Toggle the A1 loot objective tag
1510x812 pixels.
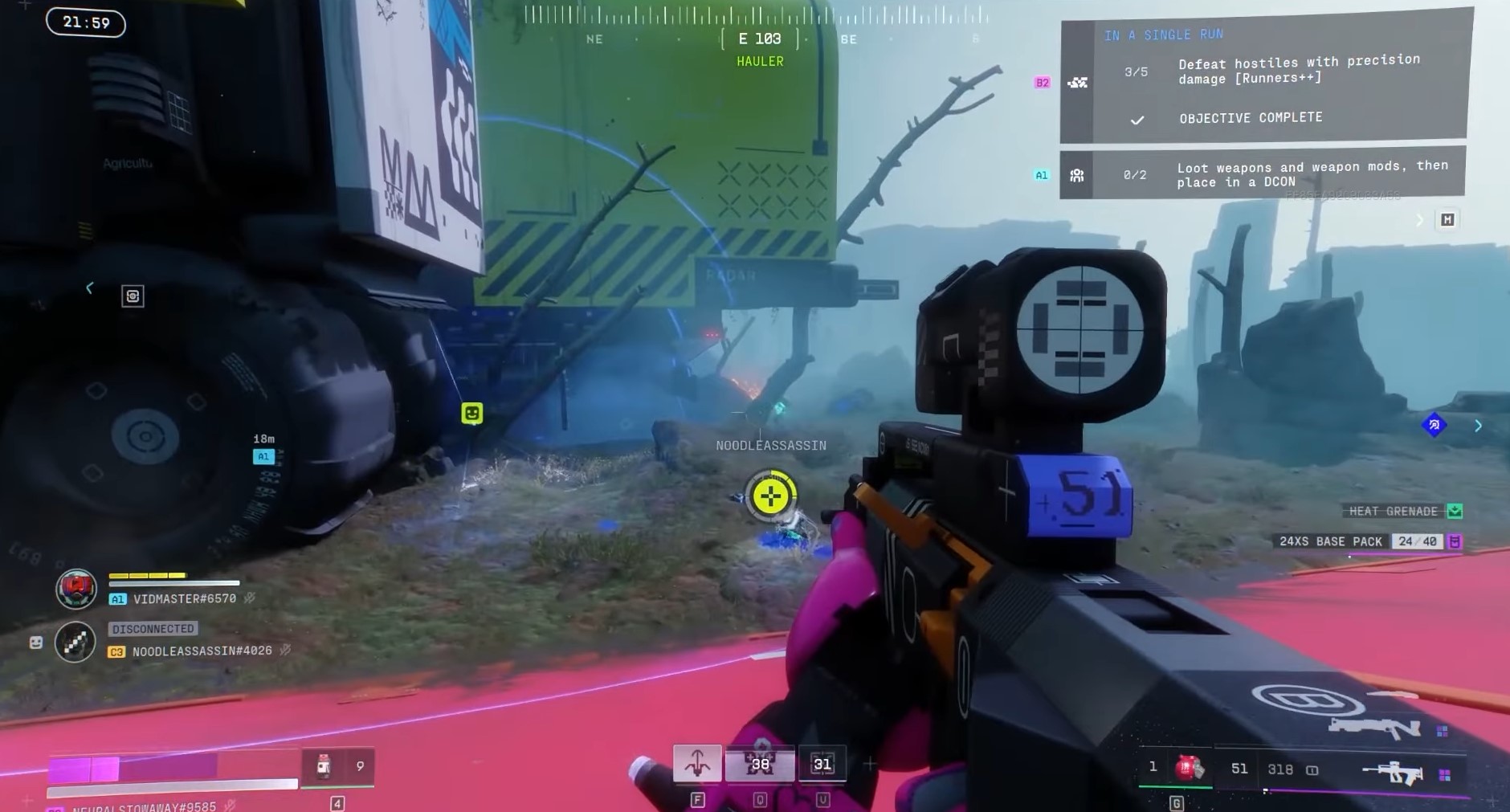(x=1042, y=173)
